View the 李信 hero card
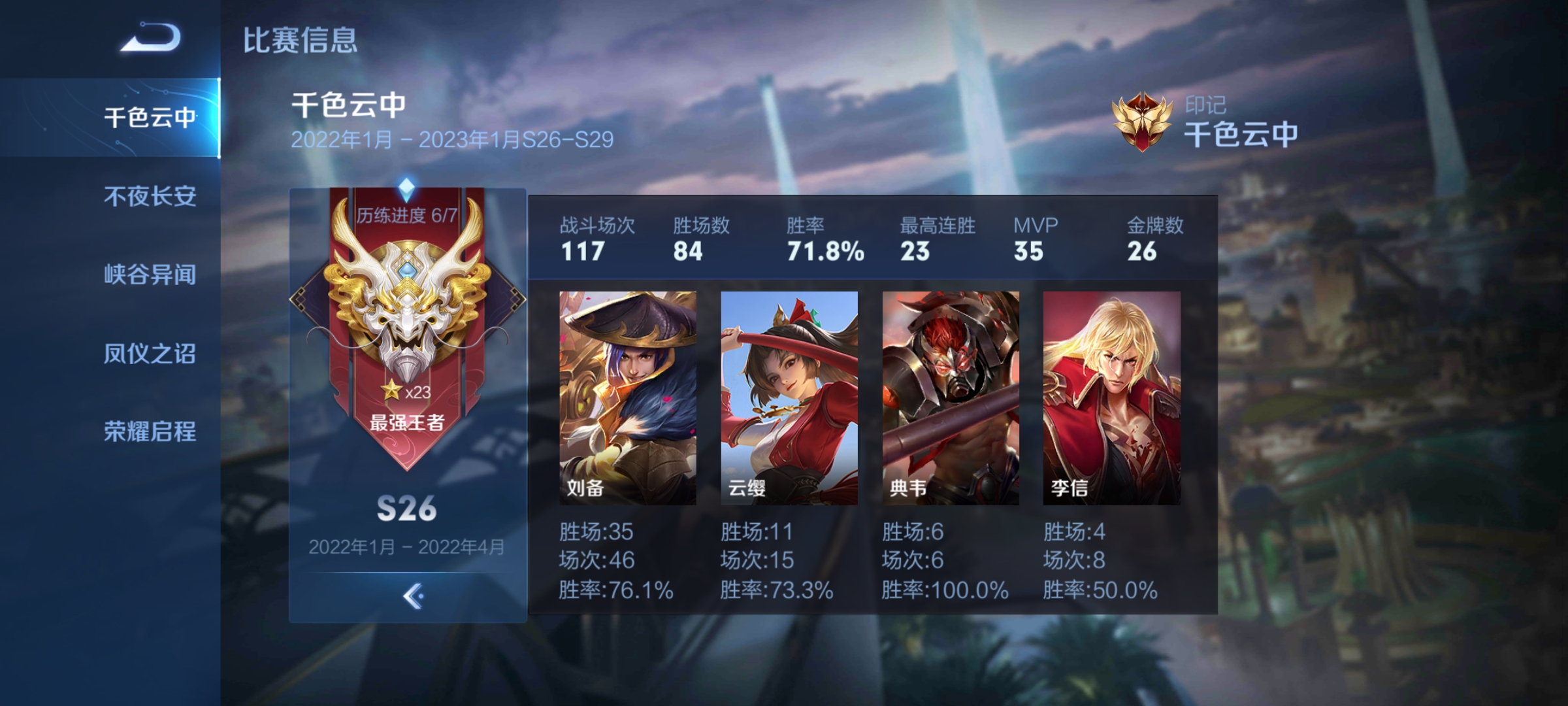This screenshot has width=1568, height=706. 1111,397
